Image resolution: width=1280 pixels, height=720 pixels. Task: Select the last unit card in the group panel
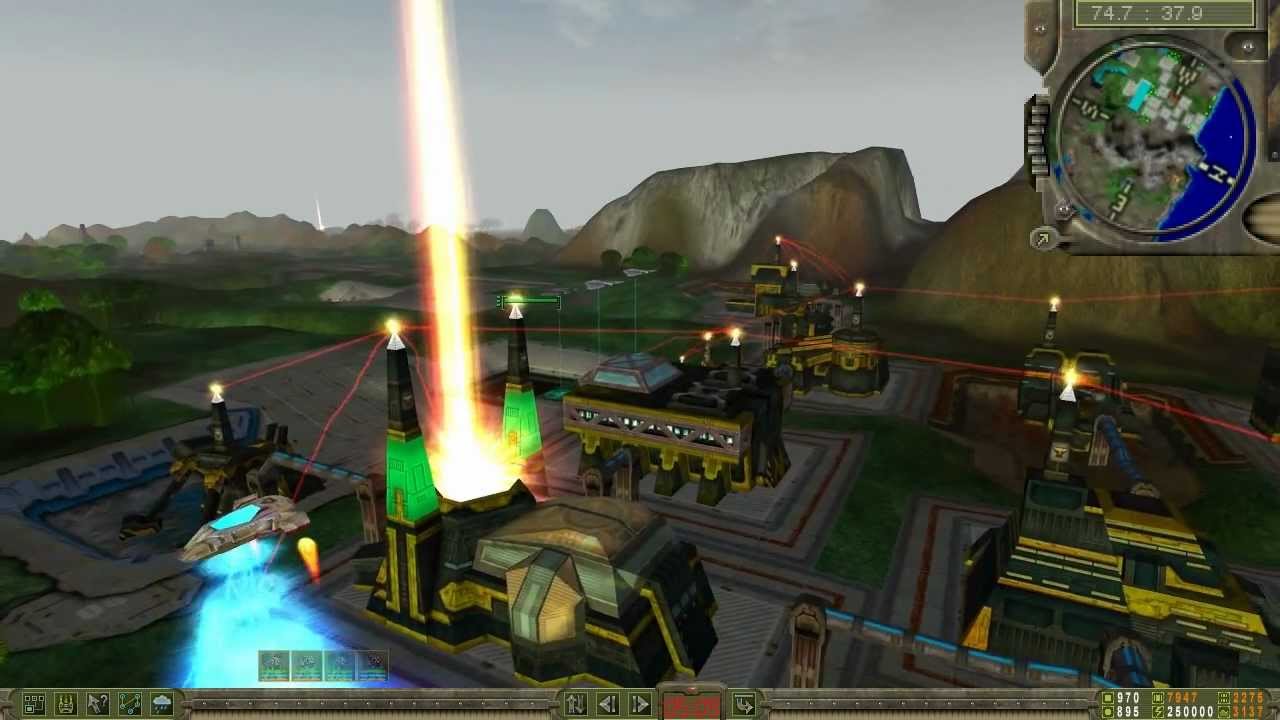372,666
